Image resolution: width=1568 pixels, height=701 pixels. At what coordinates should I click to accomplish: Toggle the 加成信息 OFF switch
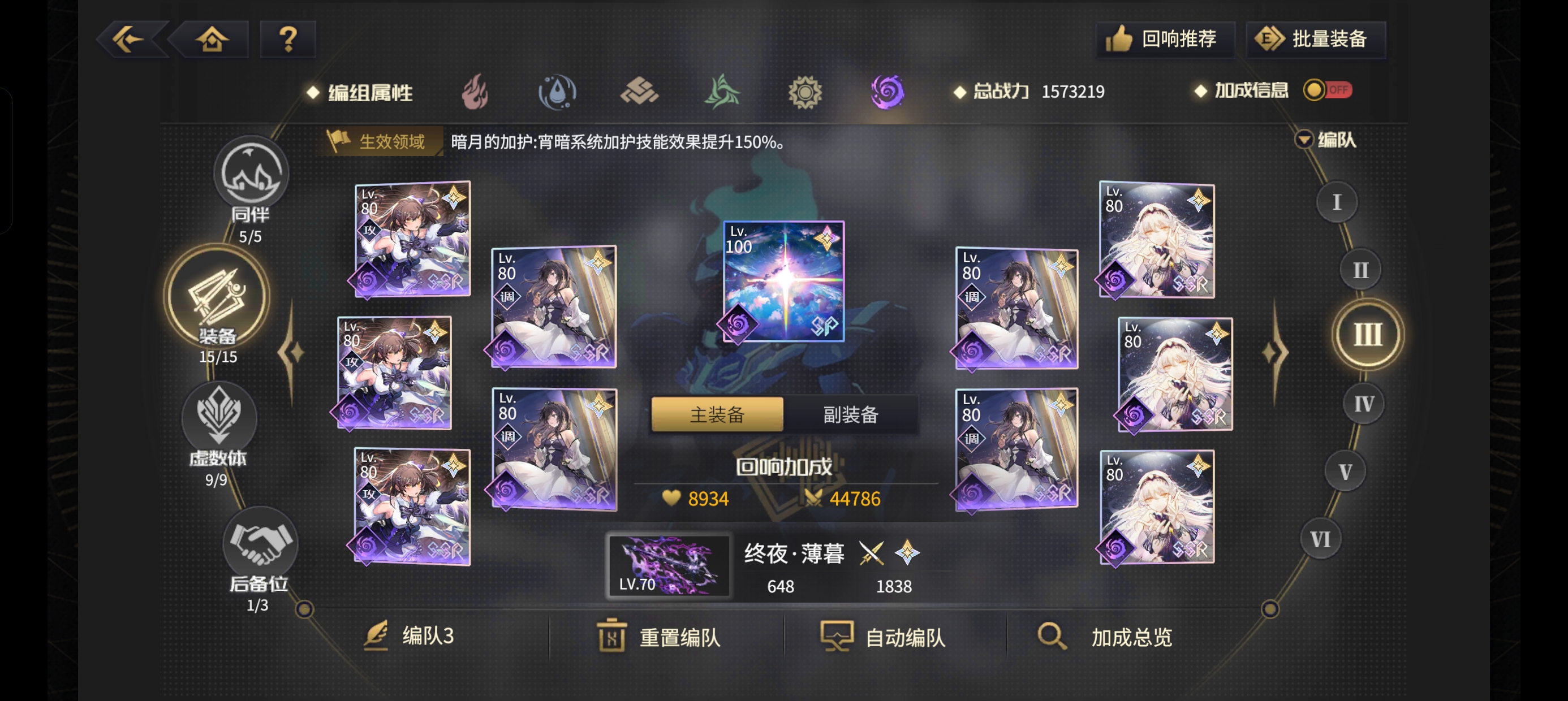pyautogui.click(x=1329, y=90)
